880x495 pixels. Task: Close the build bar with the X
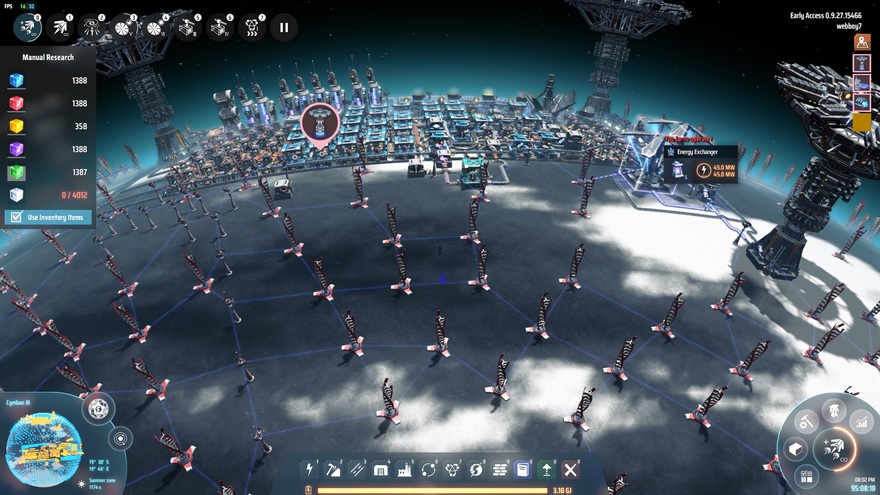click(571, 469)
